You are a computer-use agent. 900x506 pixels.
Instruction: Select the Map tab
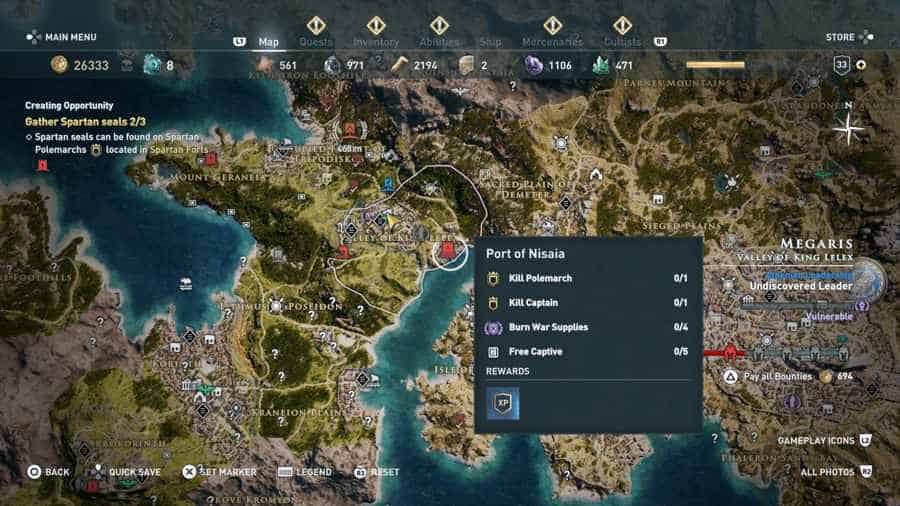269,41
